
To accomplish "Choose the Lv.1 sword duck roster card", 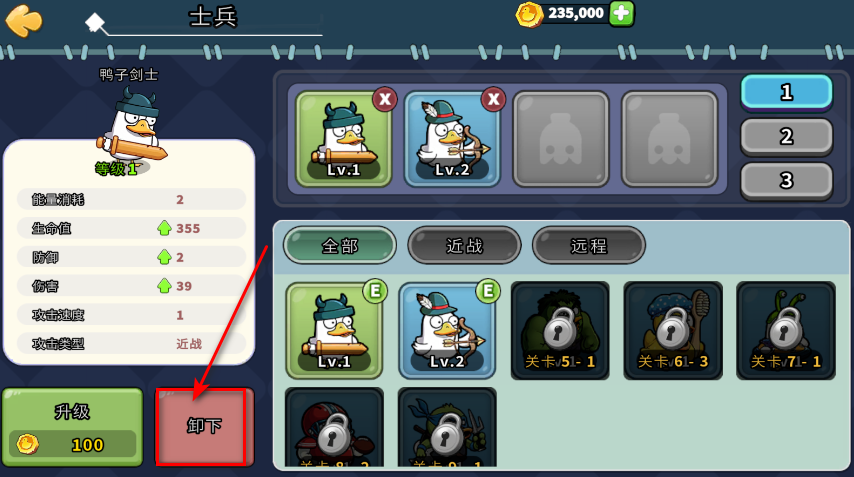I will 334,331.
